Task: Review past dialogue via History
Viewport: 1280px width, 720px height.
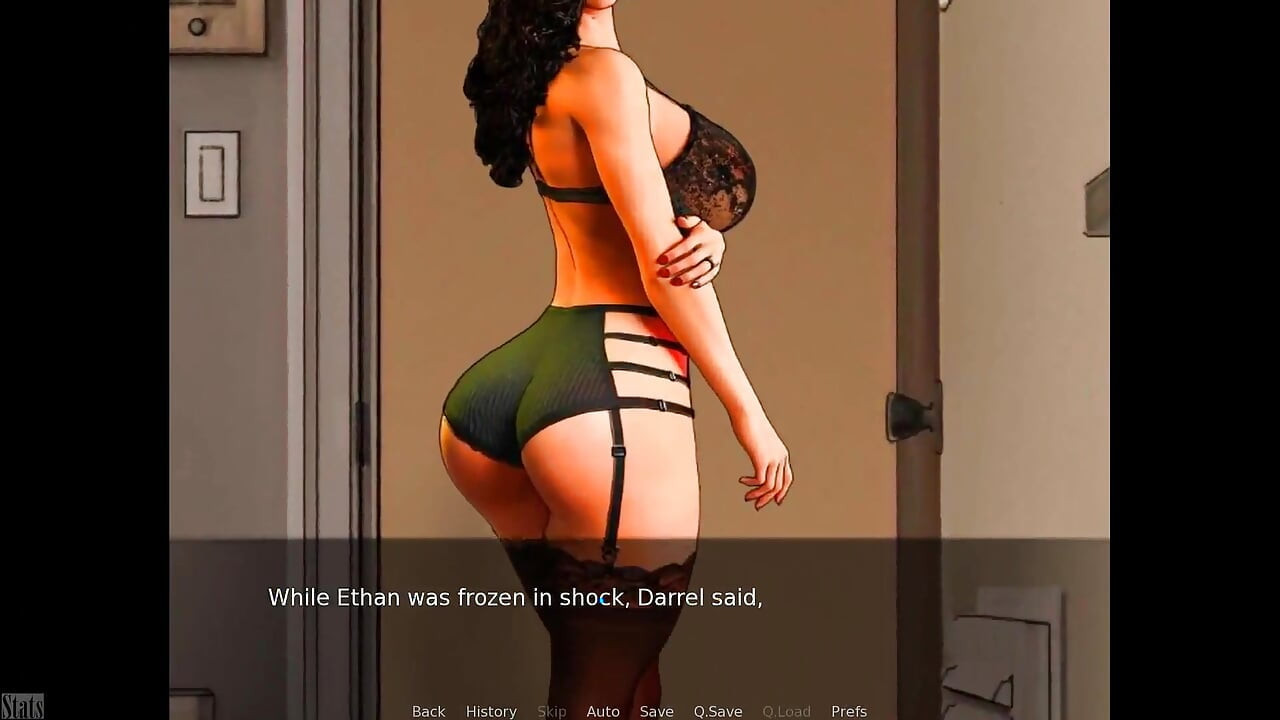Action: [491, 710]
